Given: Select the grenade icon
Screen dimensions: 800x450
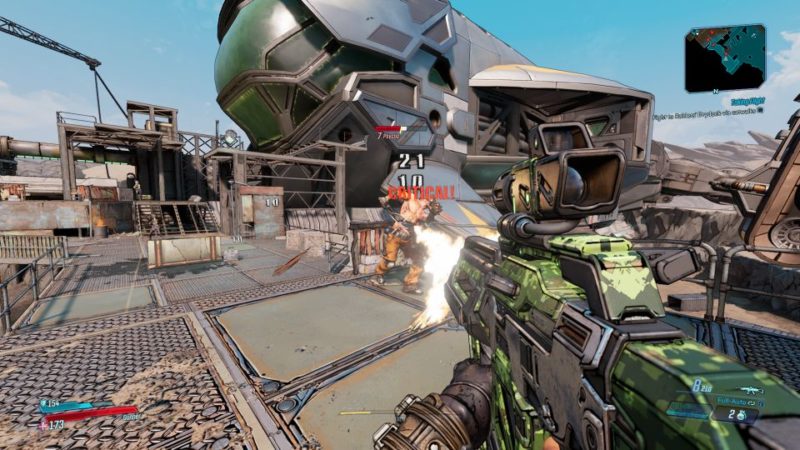Looking at the screenshot, I should [741, 414].
